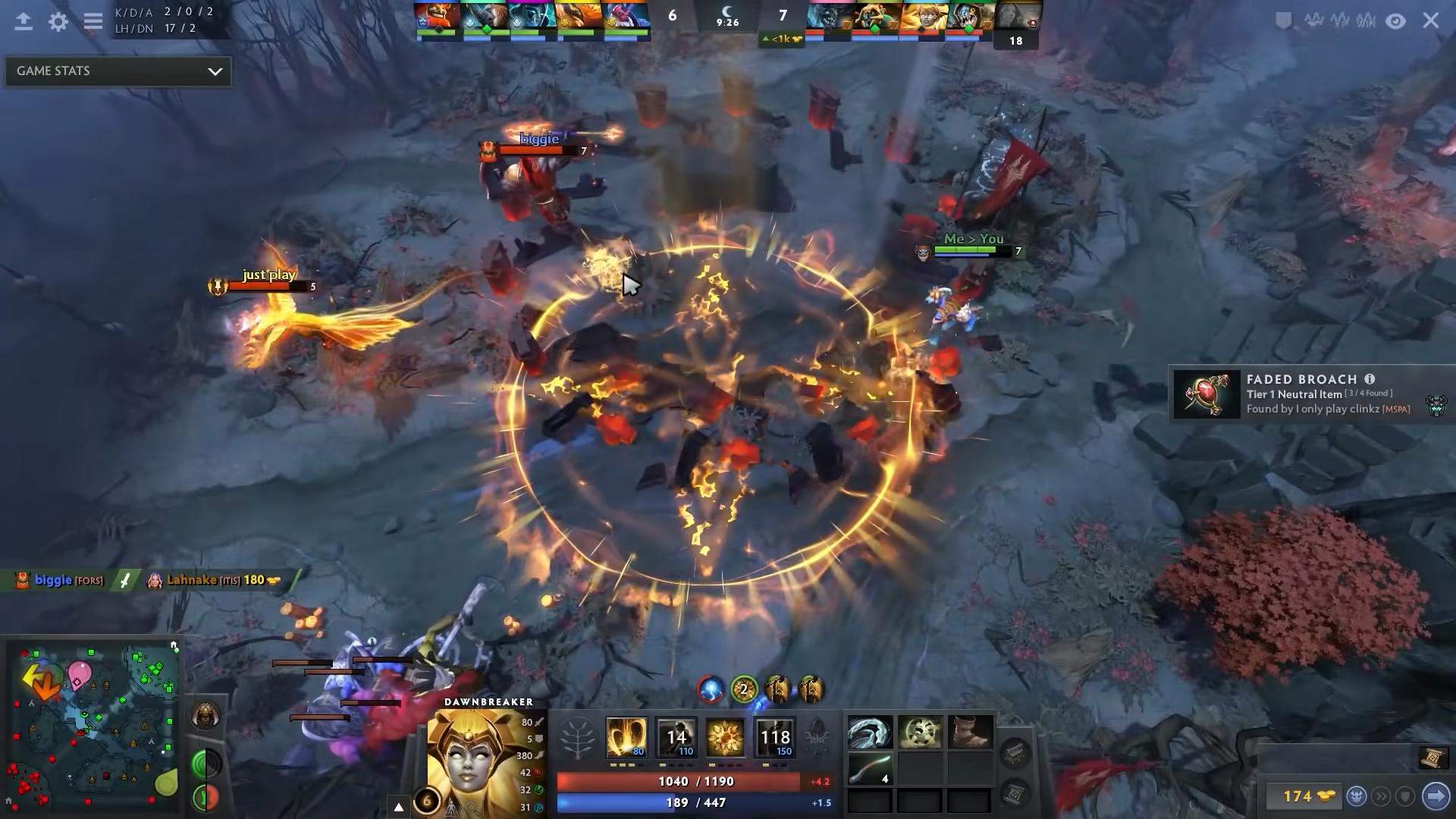
Task: Select the courier head button
Action: click(x=1357, y=796)
